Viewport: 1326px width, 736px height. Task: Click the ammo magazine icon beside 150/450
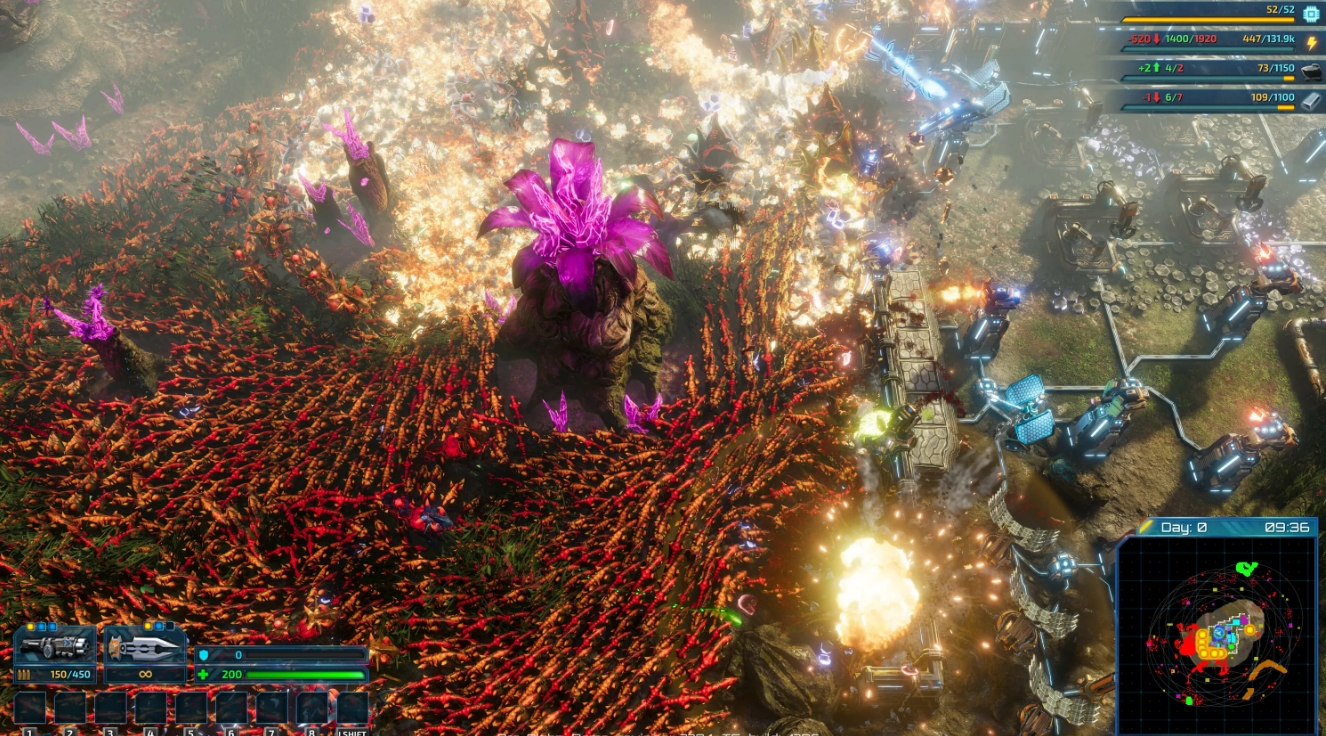(x=24, y=672)
